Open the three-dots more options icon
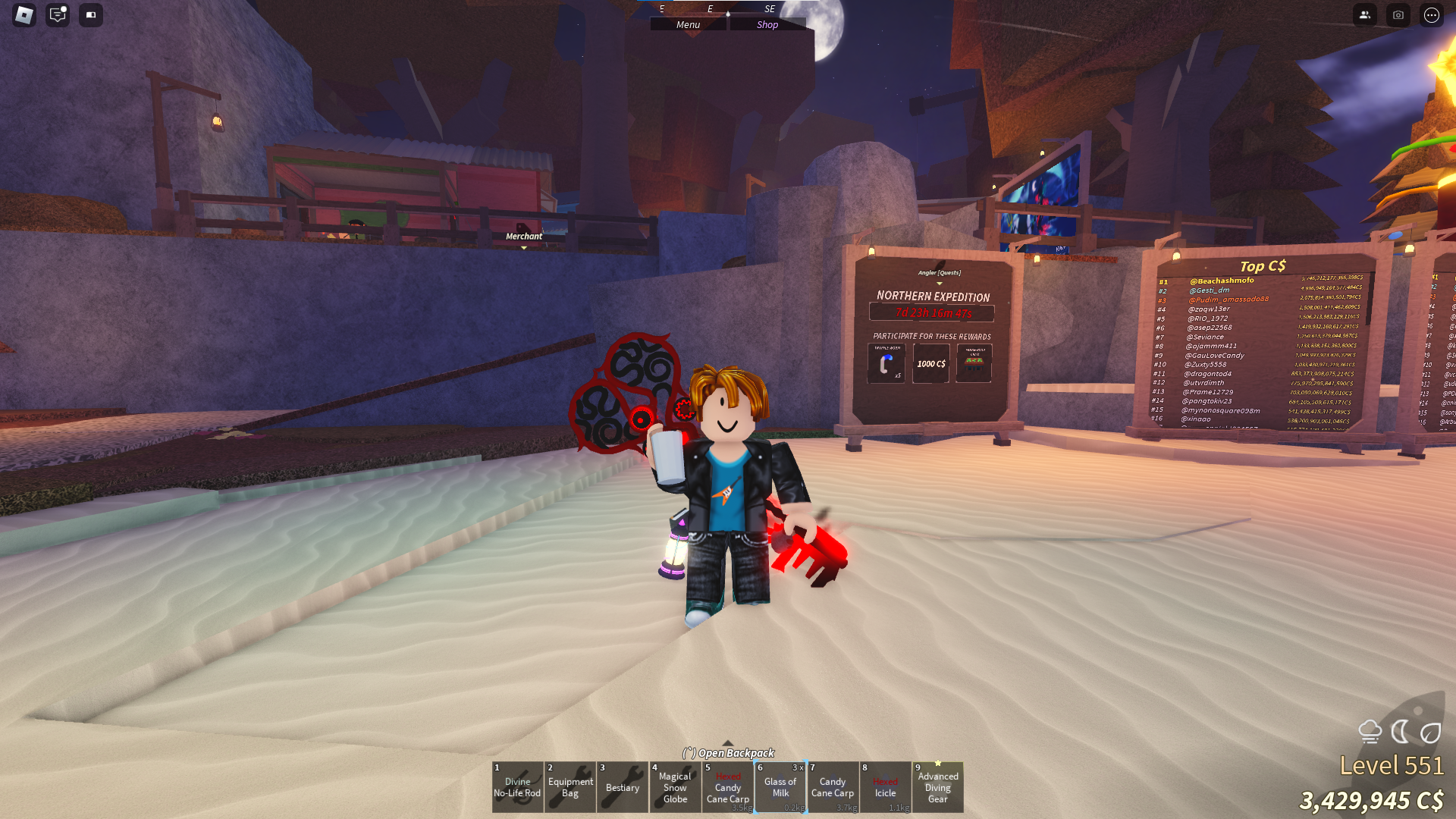The width and height of the screenshot is (1456, 819). click(1432, 15)
